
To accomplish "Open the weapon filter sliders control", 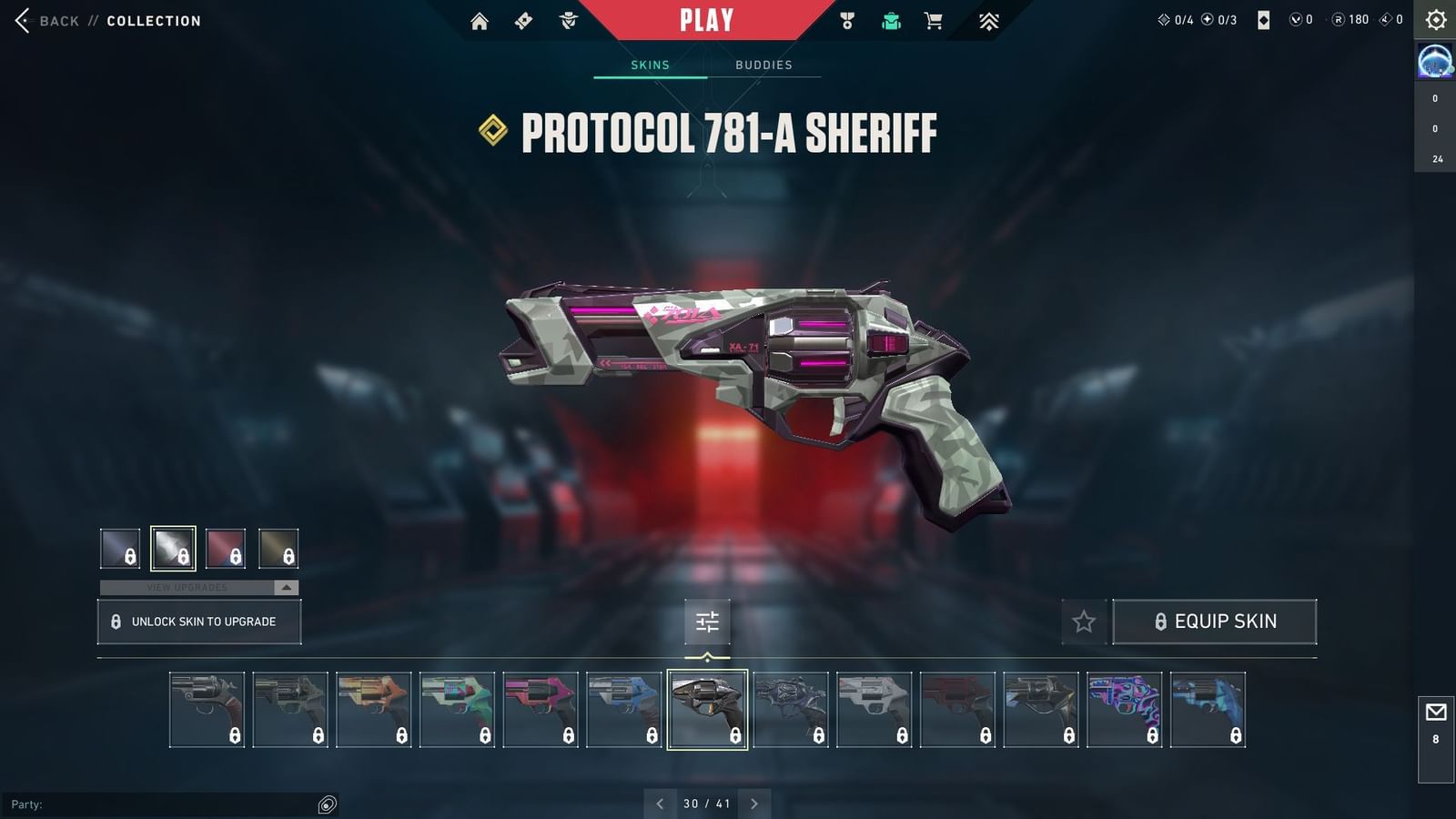I will pos(707,622).
